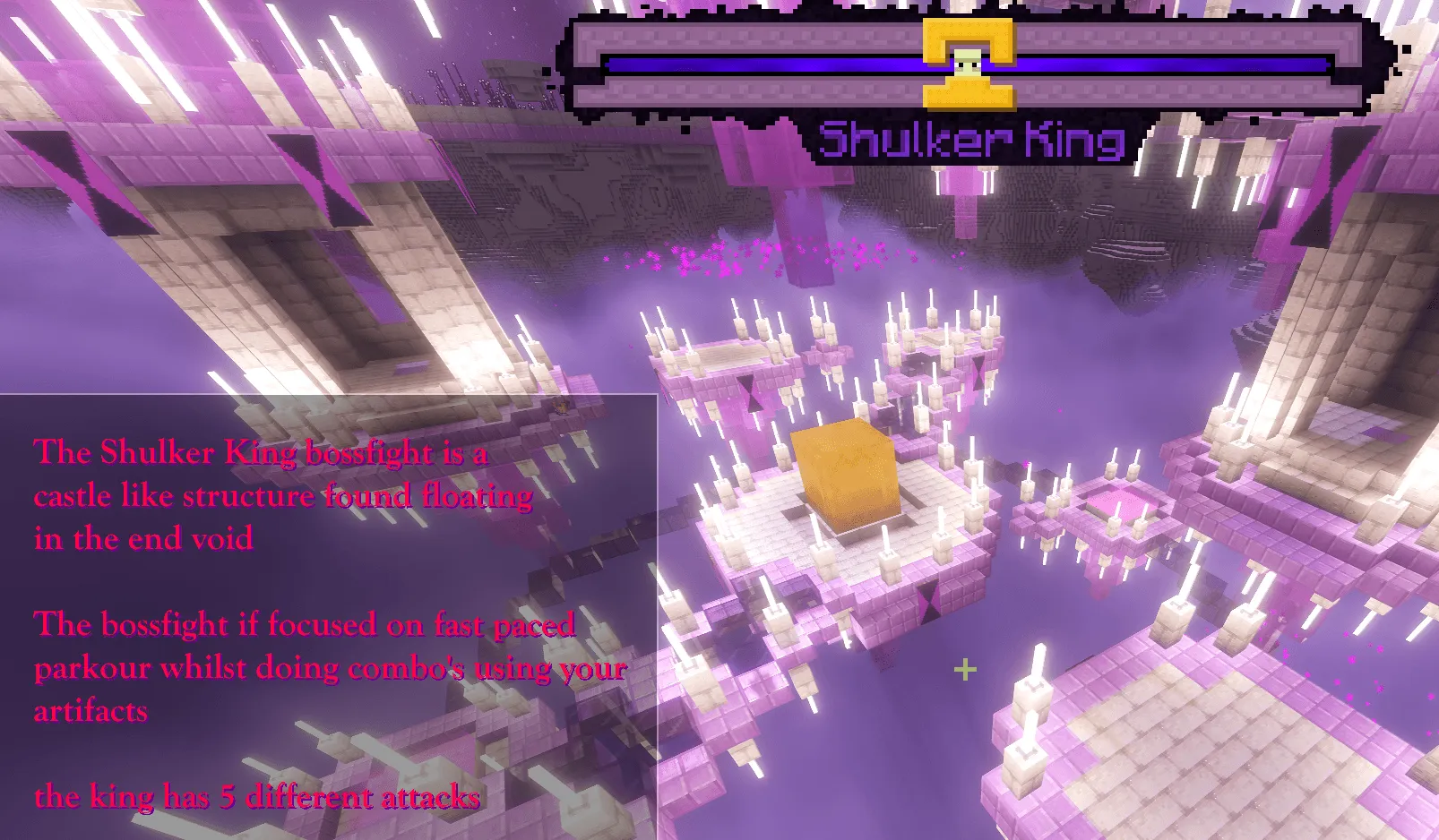Collapse the left description panel
The image size is (1439, 840).
tap(327, 618)
